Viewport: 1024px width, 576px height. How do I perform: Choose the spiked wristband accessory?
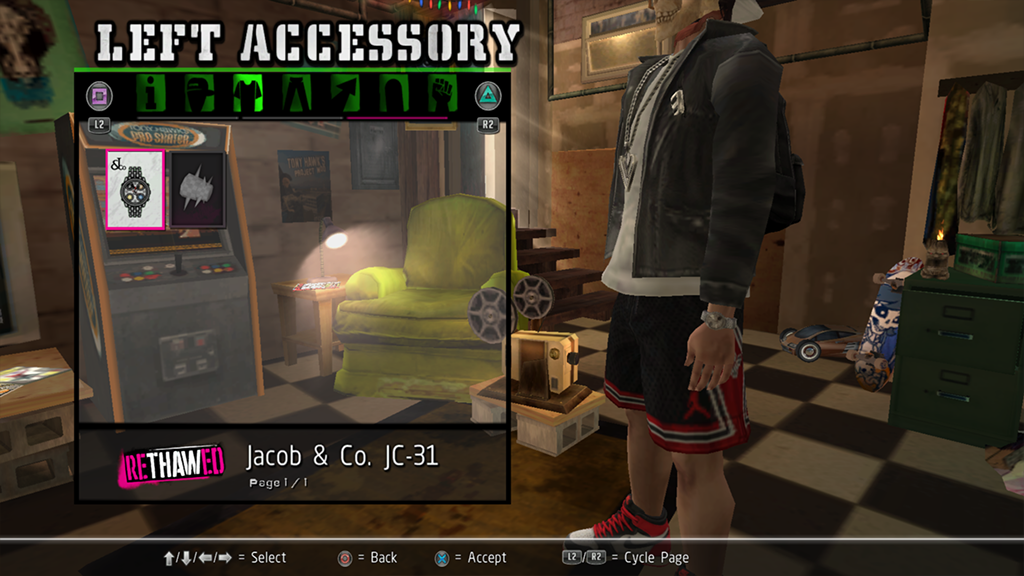[x=196, y=187]
